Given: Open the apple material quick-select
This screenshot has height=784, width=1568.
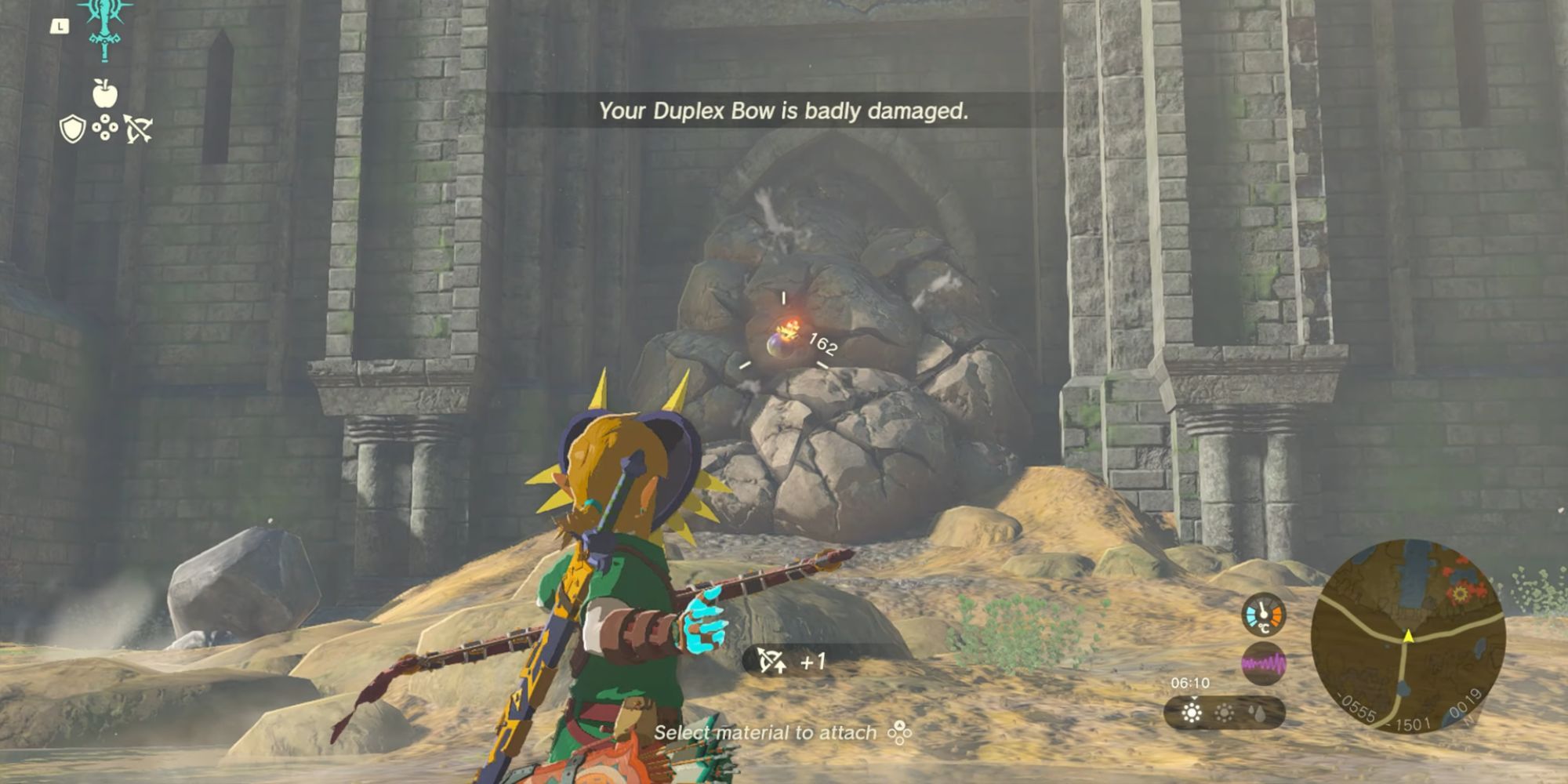Looking at the screenshot, I should pyautogui.click(x=105, y=93).
